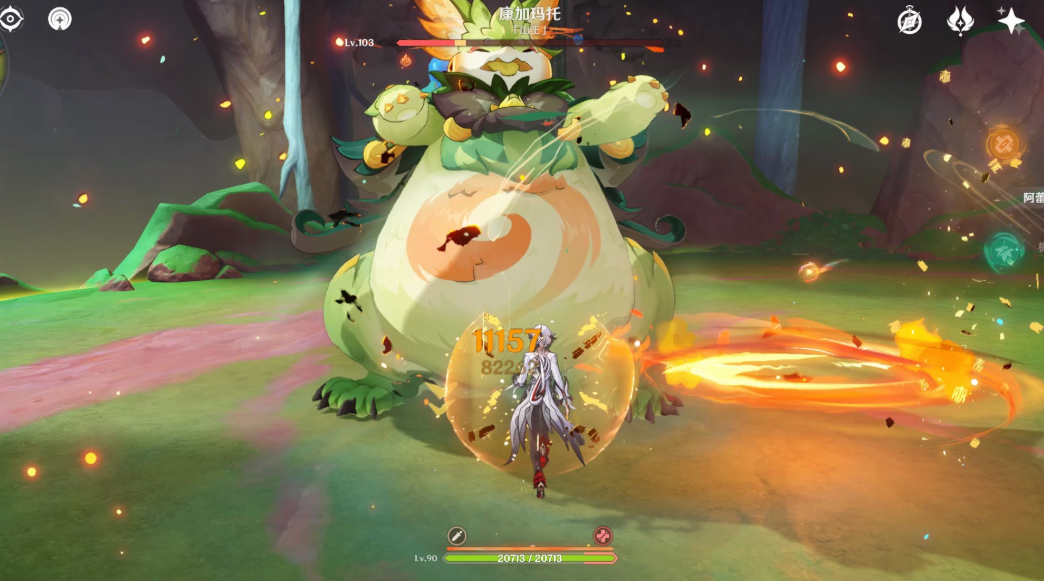Toggle the eye-shaped sight icon

pos(11,18)
